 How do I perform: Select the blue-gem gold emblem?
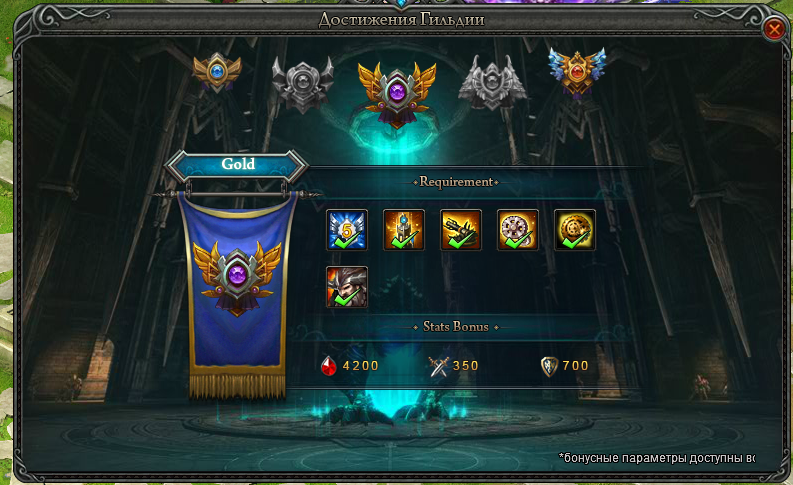pyautogui.click(x=217, y=75)
